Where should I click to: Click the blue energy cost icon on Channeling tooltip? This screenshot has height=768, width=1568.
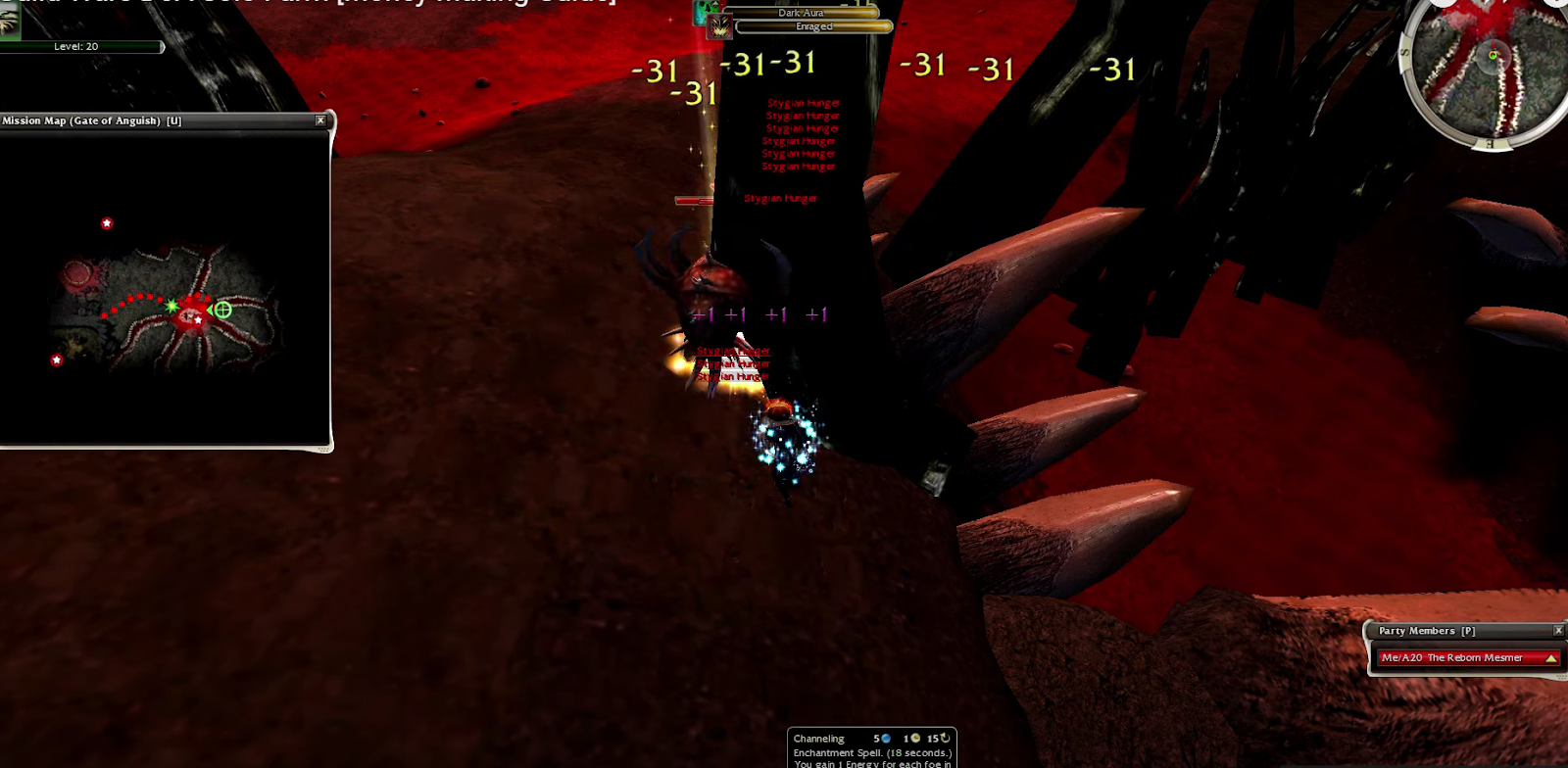point(886,739)
